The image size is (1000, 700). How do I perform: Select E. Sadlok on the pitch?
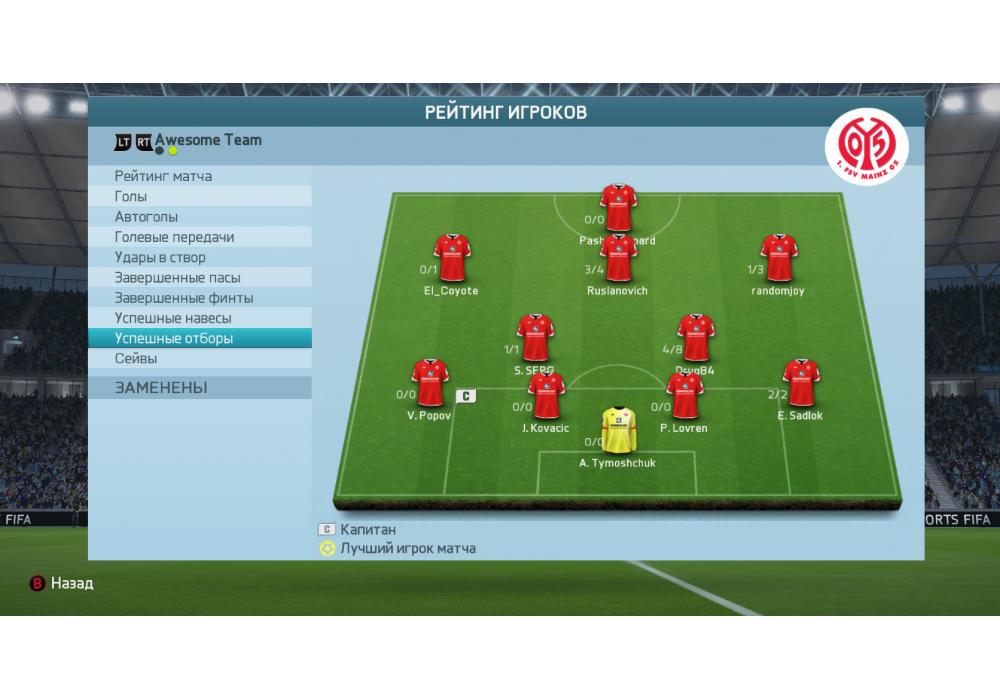coord(800,383)
